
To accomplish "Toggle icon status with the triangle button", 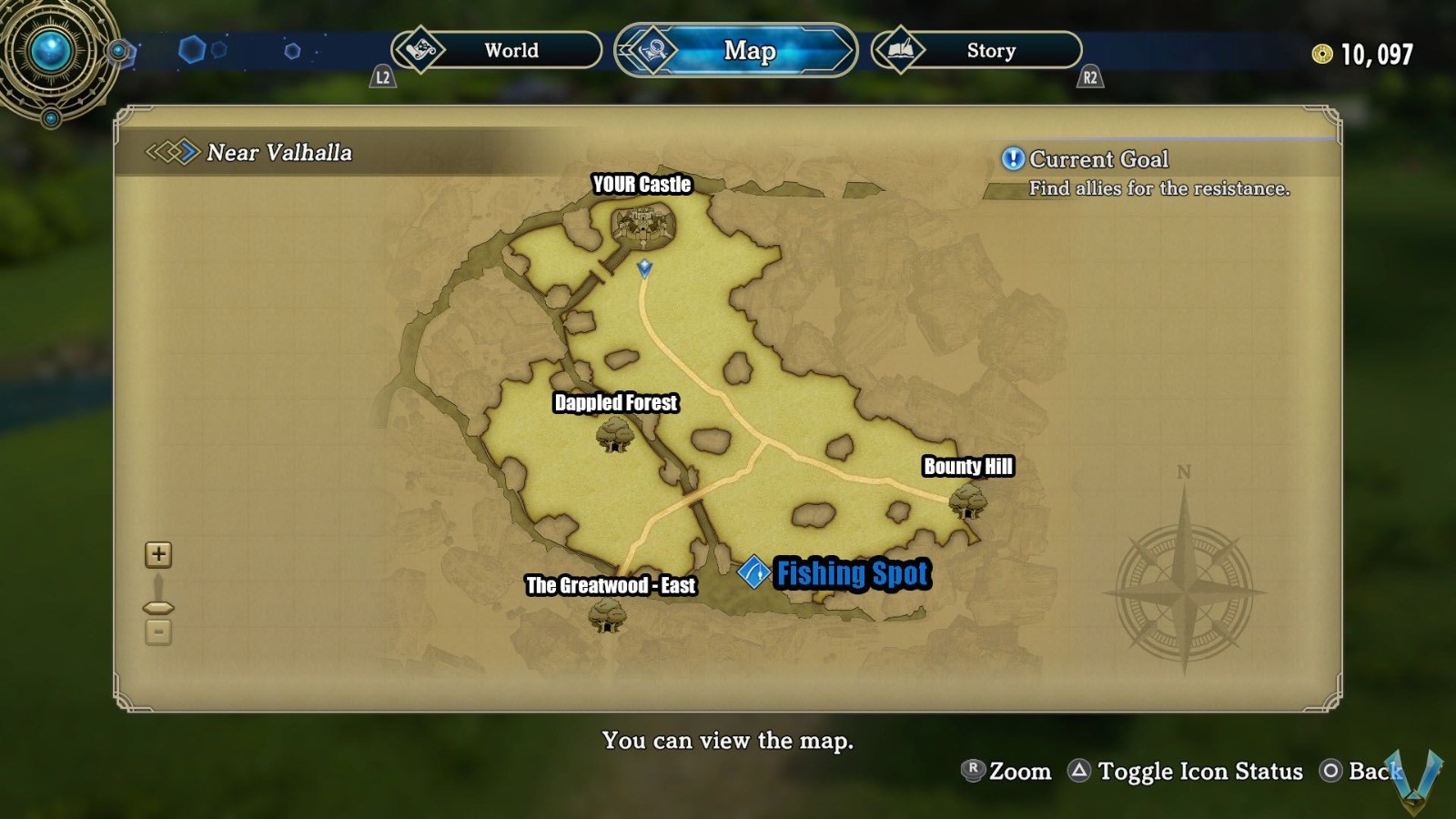I will point(1079,771).
